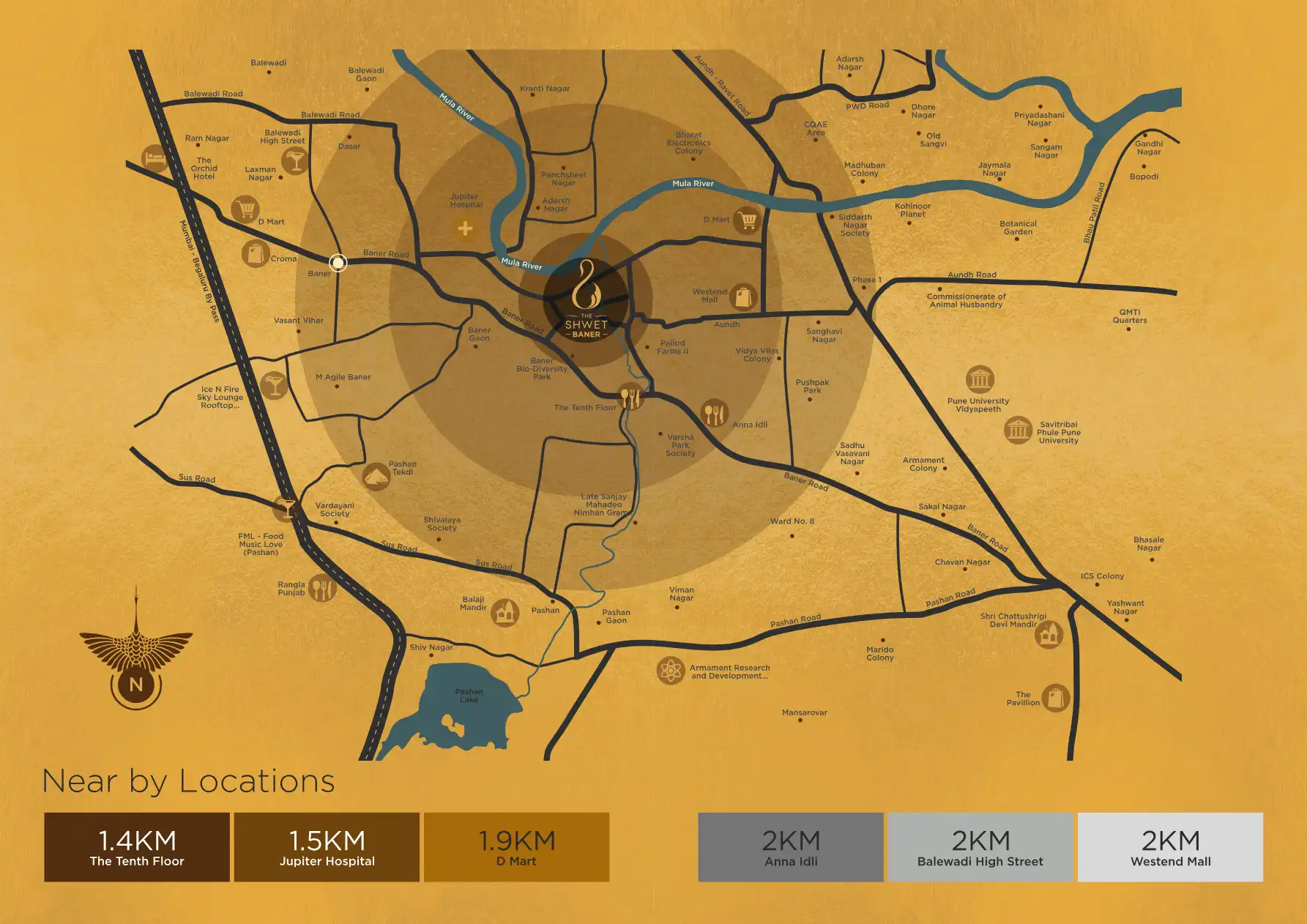Viewport: 1307px width, 924px height.
Task: Select the Balewadi High Street cocktail marker
Action: (x=295, y=160)
